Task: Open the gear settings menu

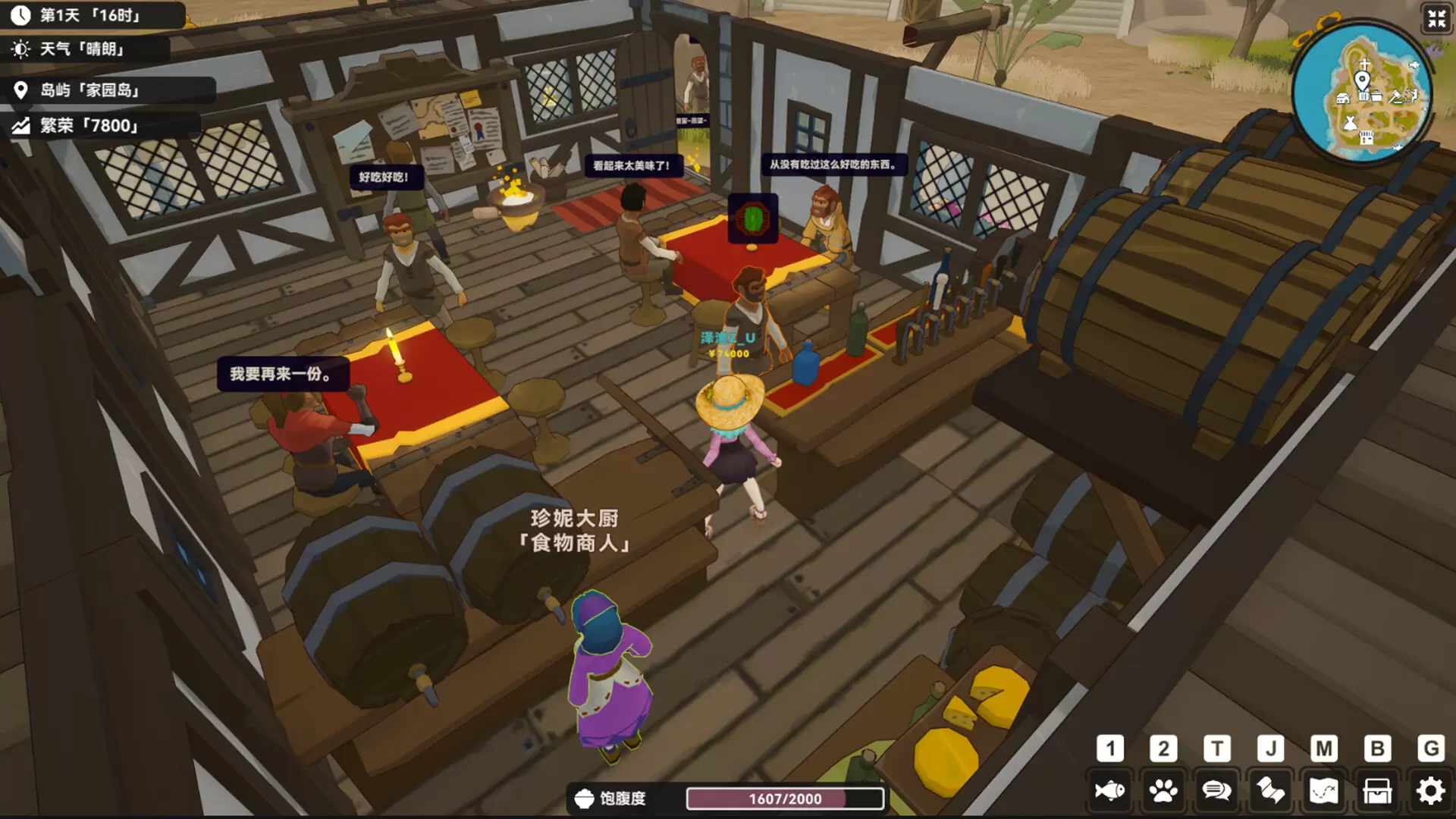Action: pyautogui.click(x=1430, y=791)
